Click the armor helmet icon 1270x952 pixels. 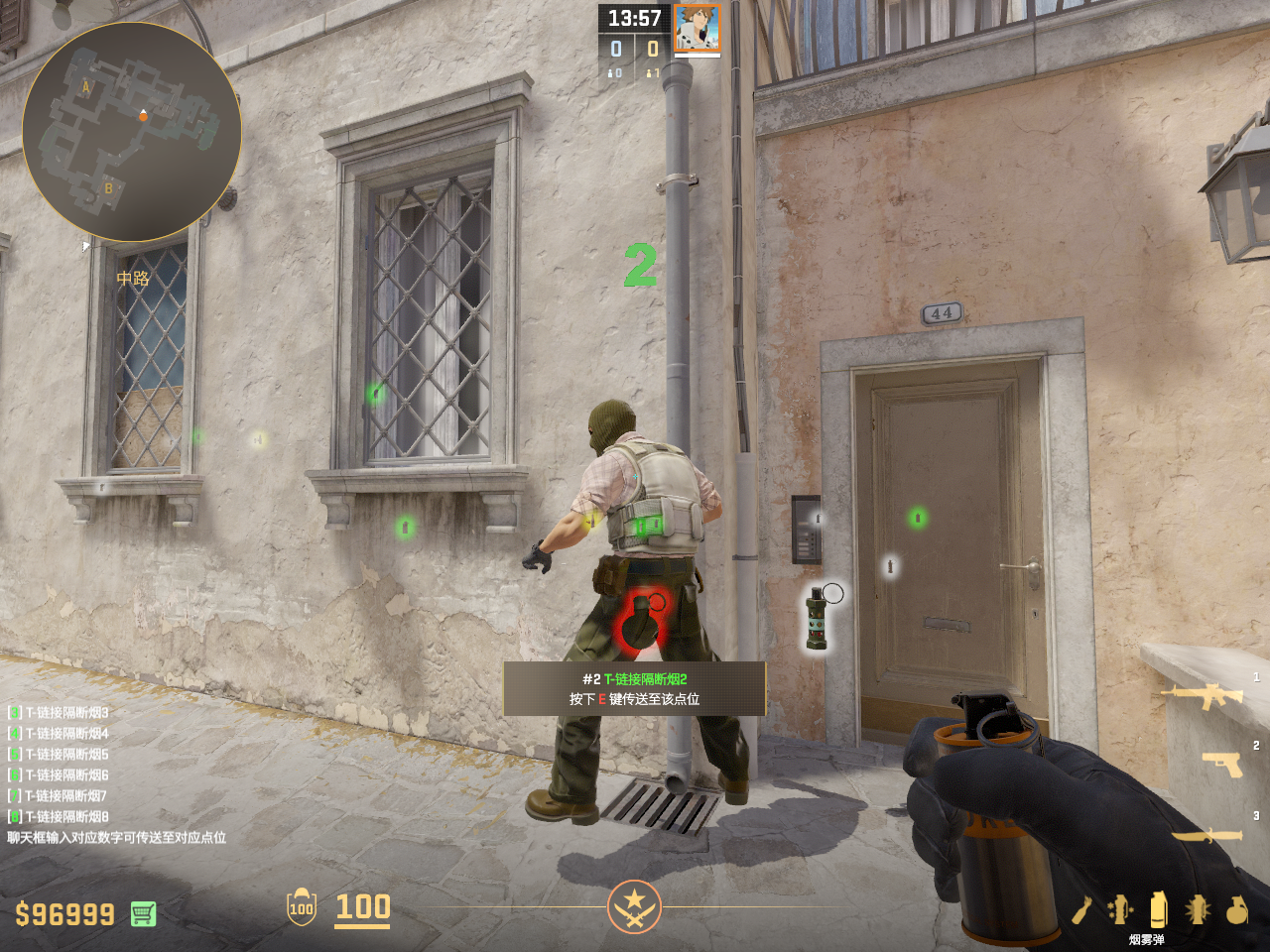301,906
